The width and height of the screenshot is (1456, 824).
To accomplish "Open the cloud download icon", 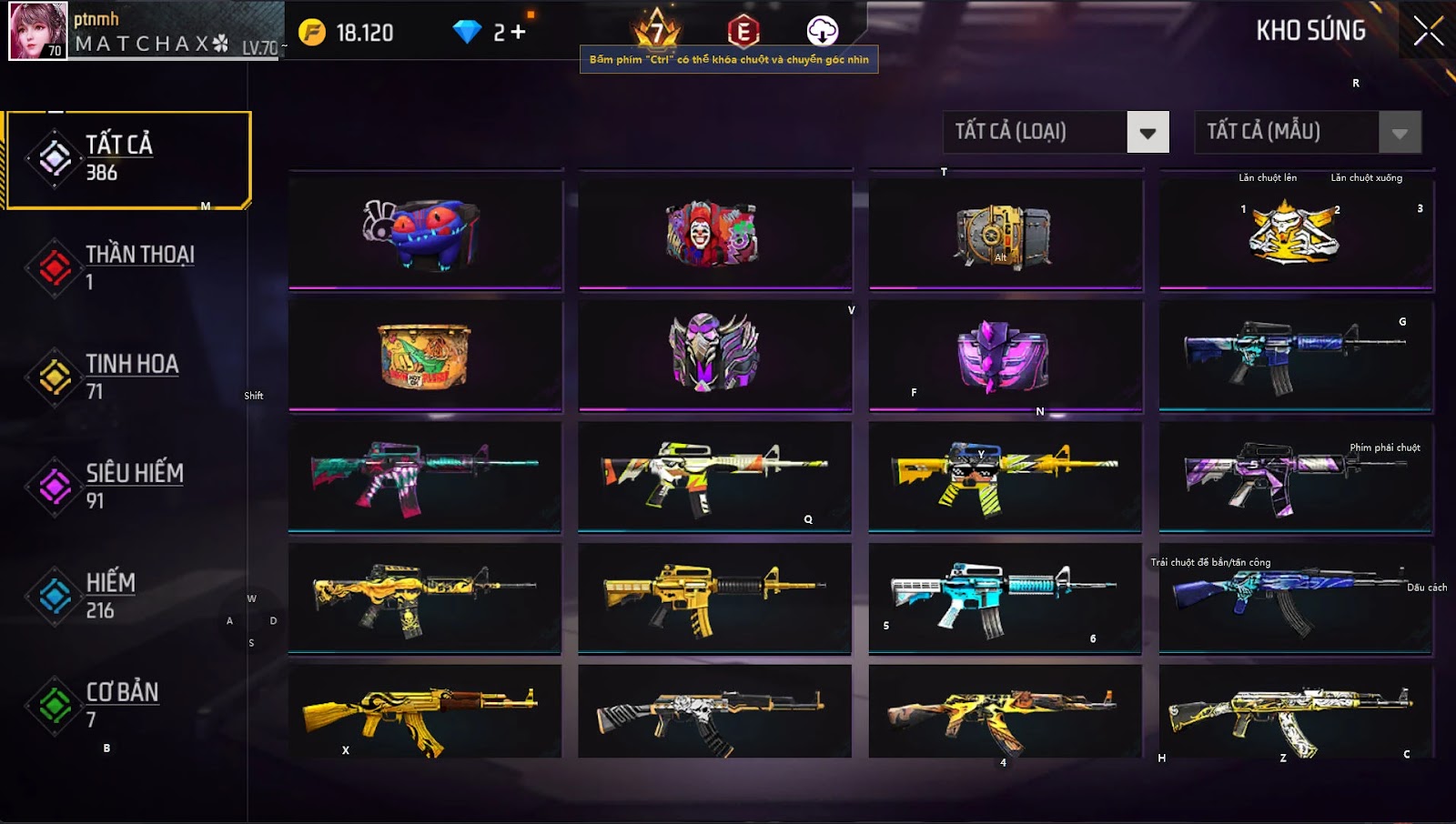I will pyautogui.click(x=822, y=31).
